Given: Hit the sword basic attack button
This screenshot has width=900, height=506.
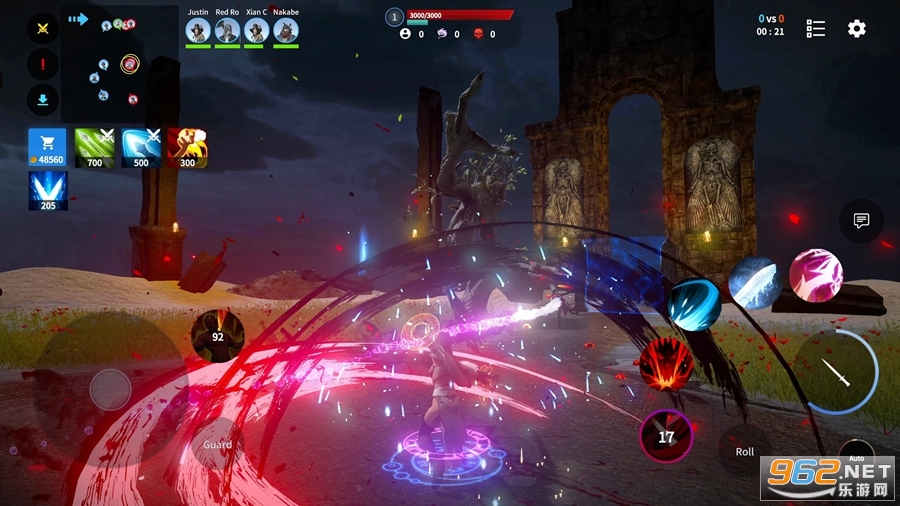Looking at the screenshot, I should [836, 373].
